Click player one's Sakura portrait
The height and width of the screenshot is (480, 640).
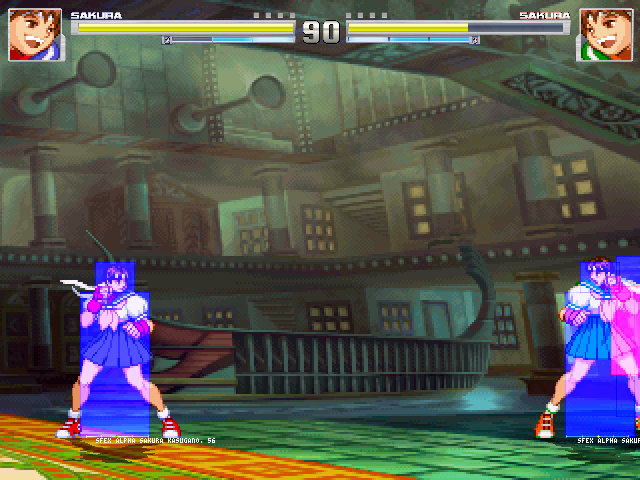(x=35, y=34)
